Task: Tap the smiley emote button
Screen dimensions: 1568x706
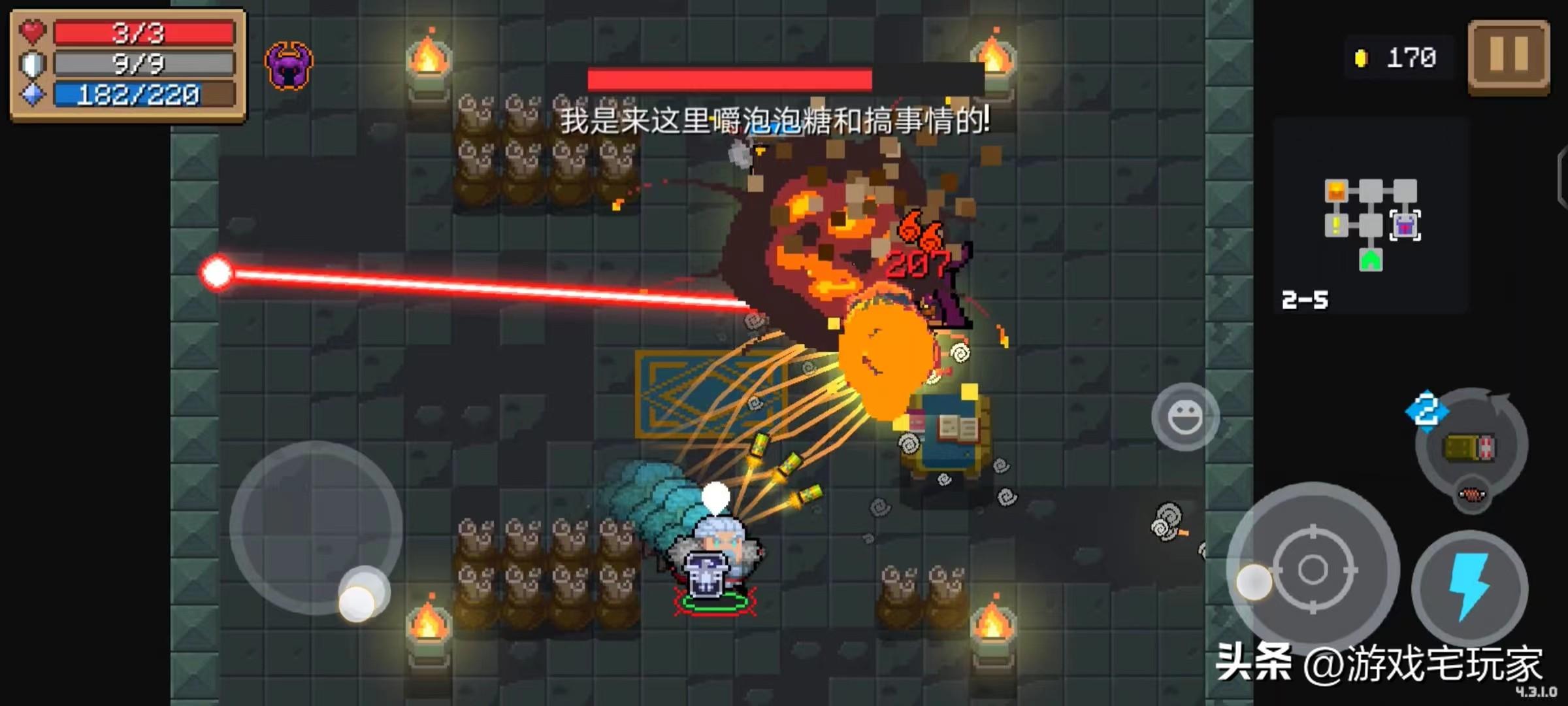Action: point(1184,417)
